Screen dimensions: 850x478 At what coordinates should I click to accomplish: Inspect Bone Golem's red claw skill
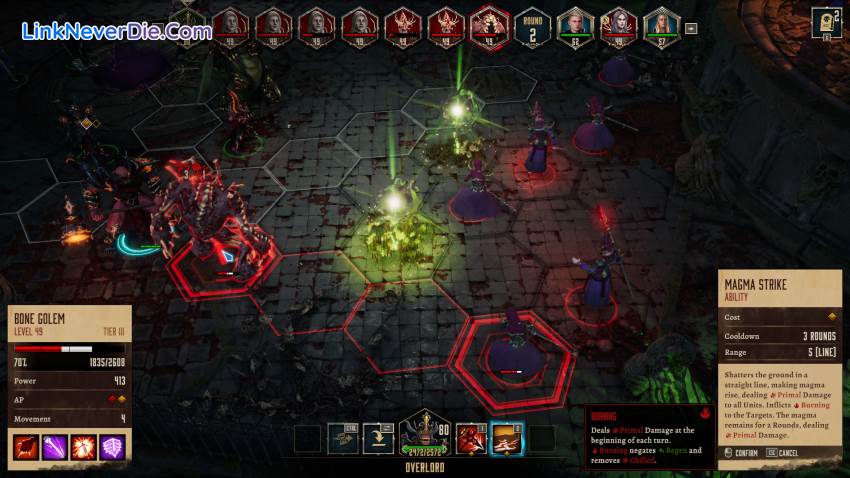coord(25,447)
